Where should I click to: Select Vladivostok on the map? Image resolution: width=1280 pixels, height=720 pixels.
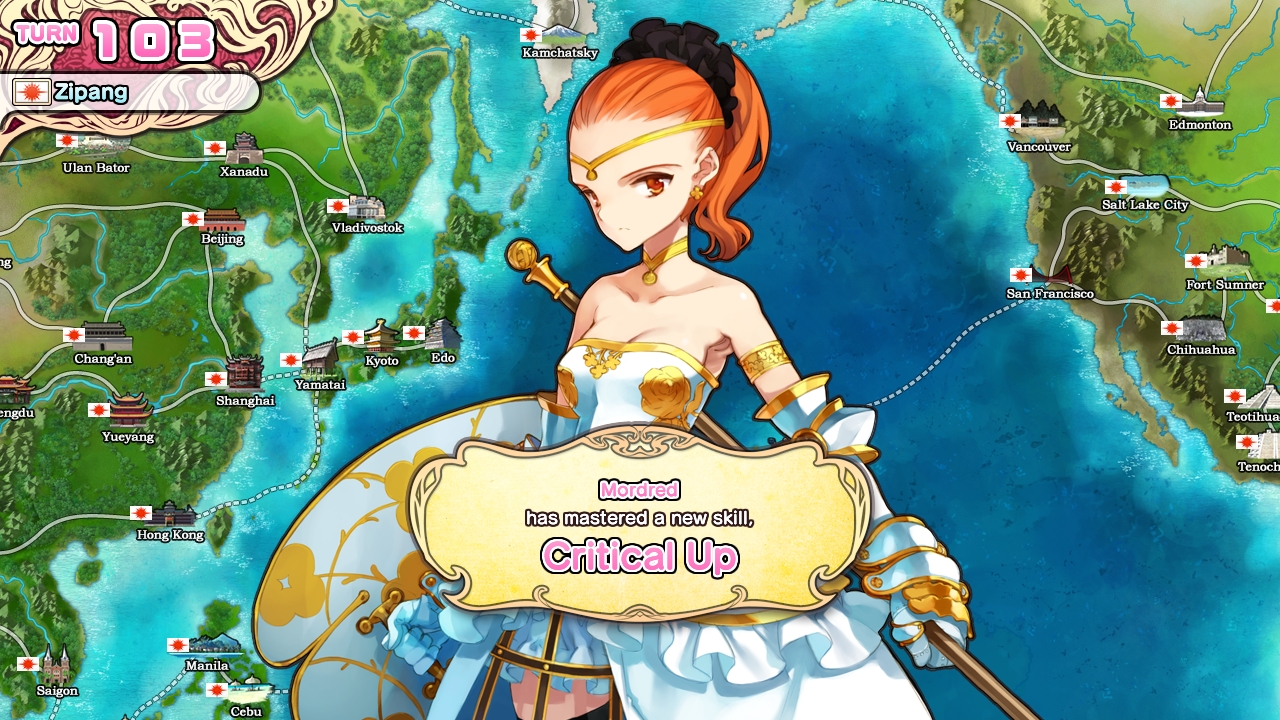point(366,209)
